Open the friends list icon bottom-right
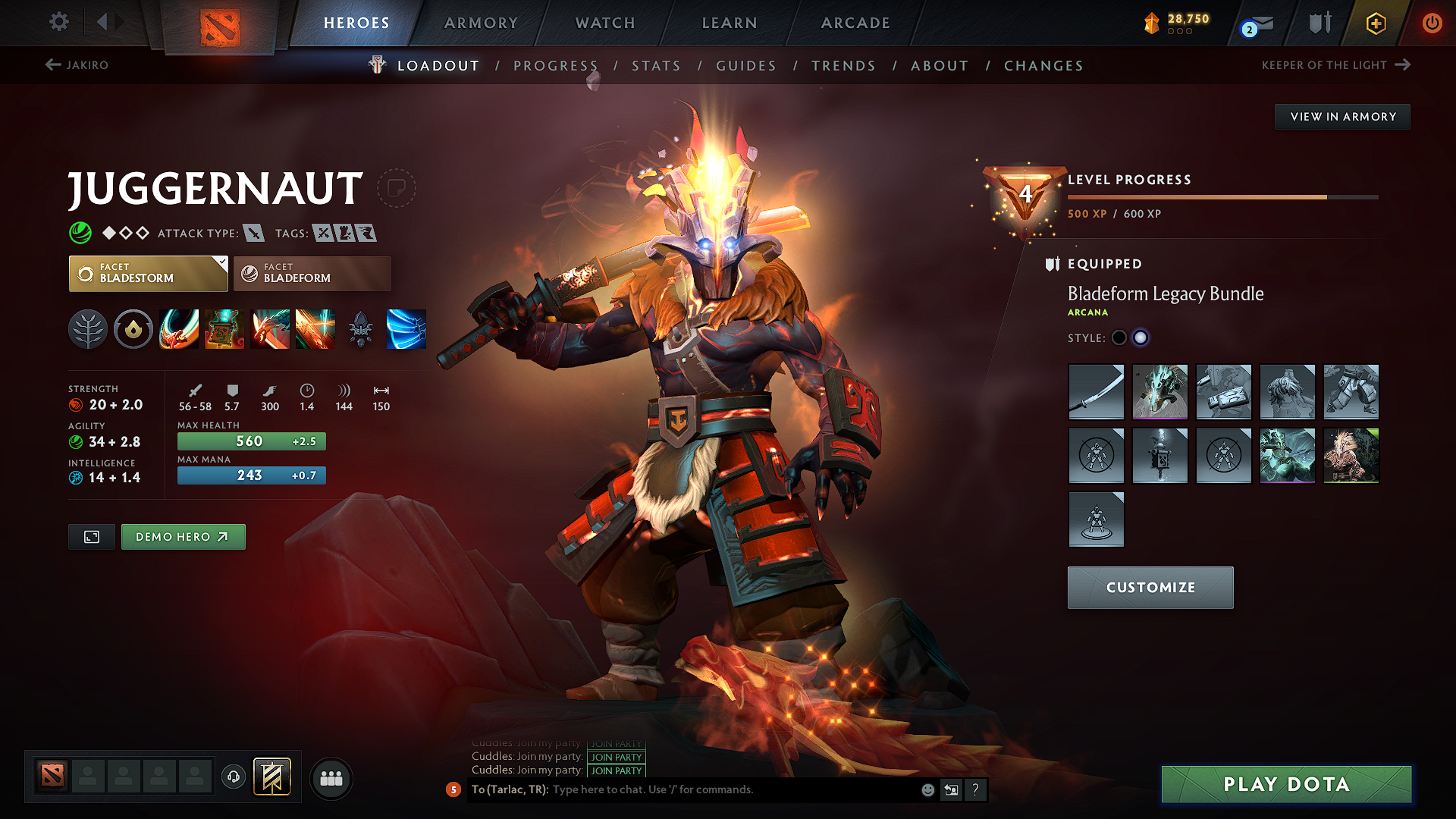The image size is (1456, 819). pos(331,778)
